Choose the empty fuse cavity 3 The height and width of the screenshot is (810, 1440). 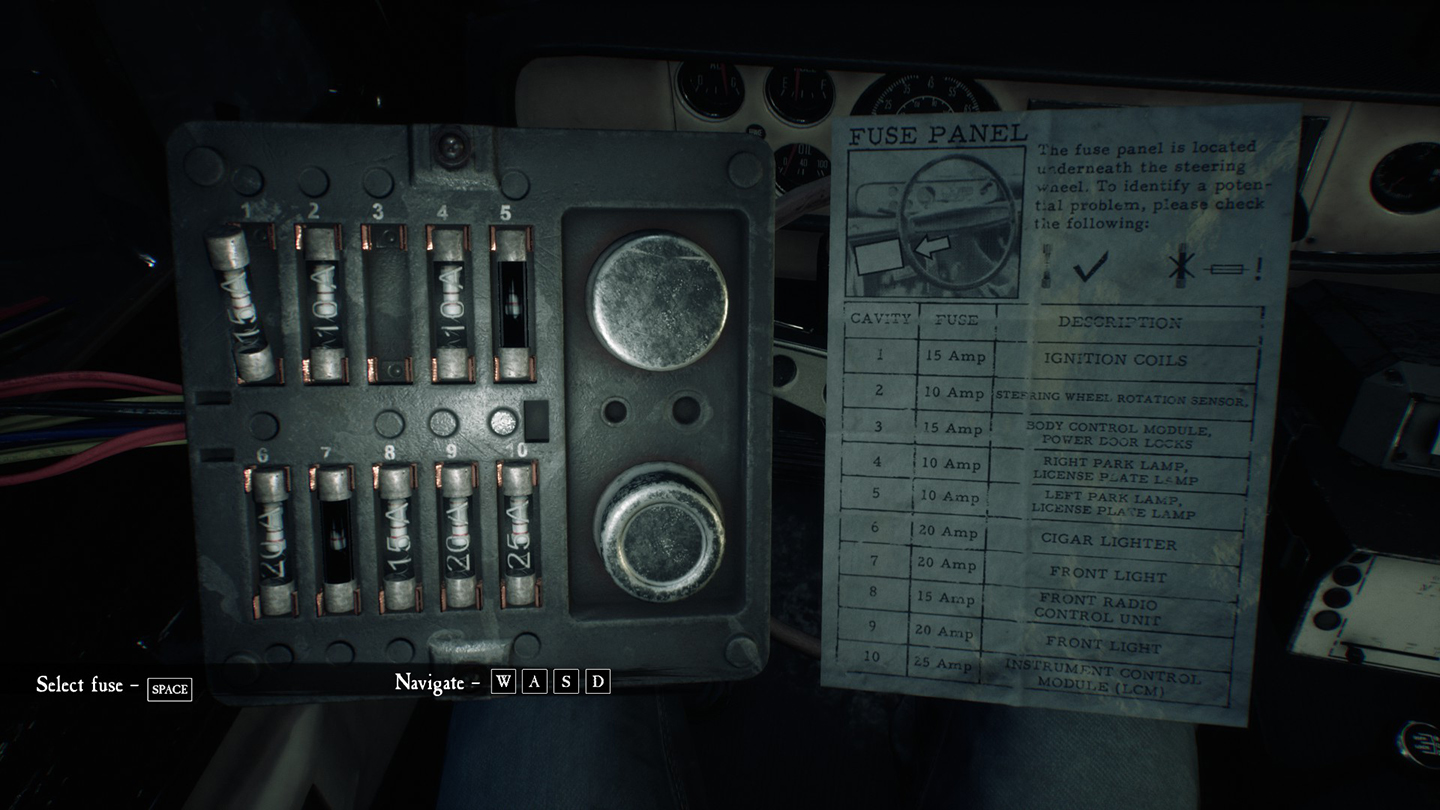(x=385, y=304)
